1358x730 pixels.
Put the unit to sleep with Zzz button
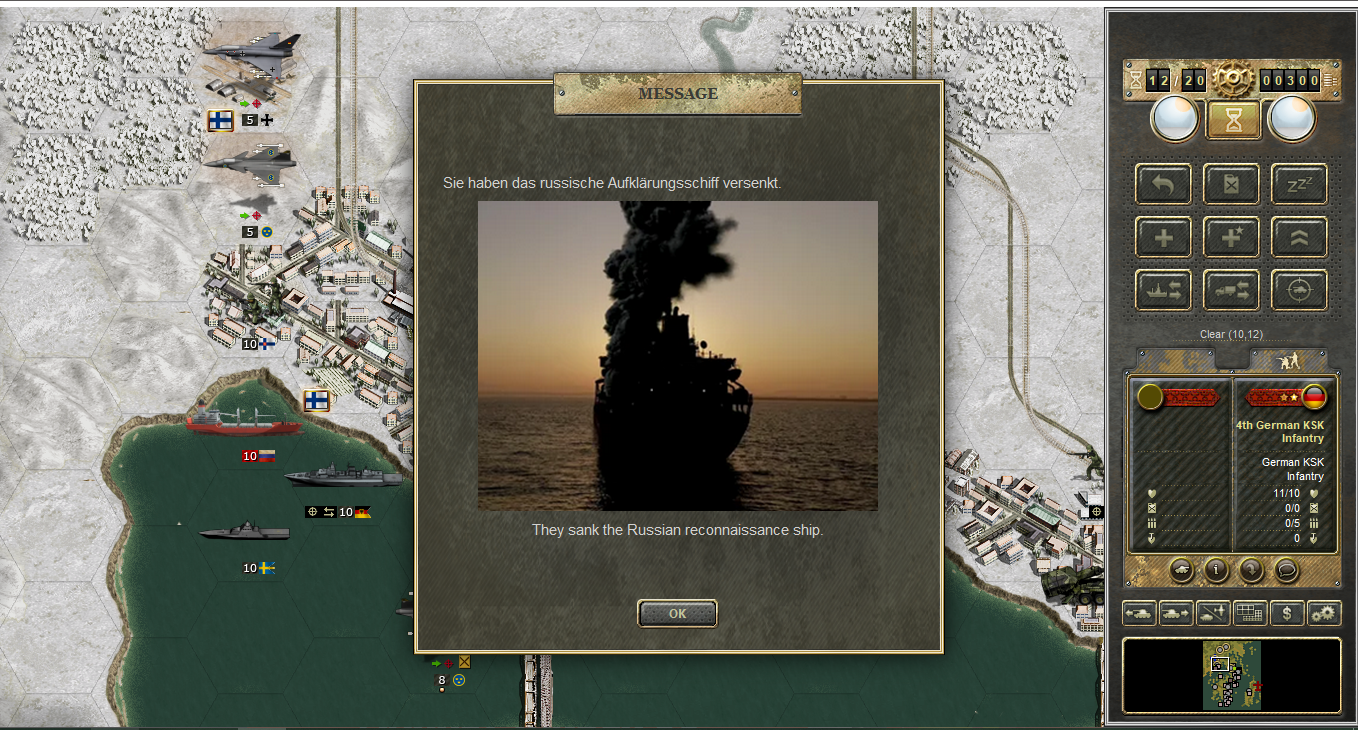[1299, 184]
